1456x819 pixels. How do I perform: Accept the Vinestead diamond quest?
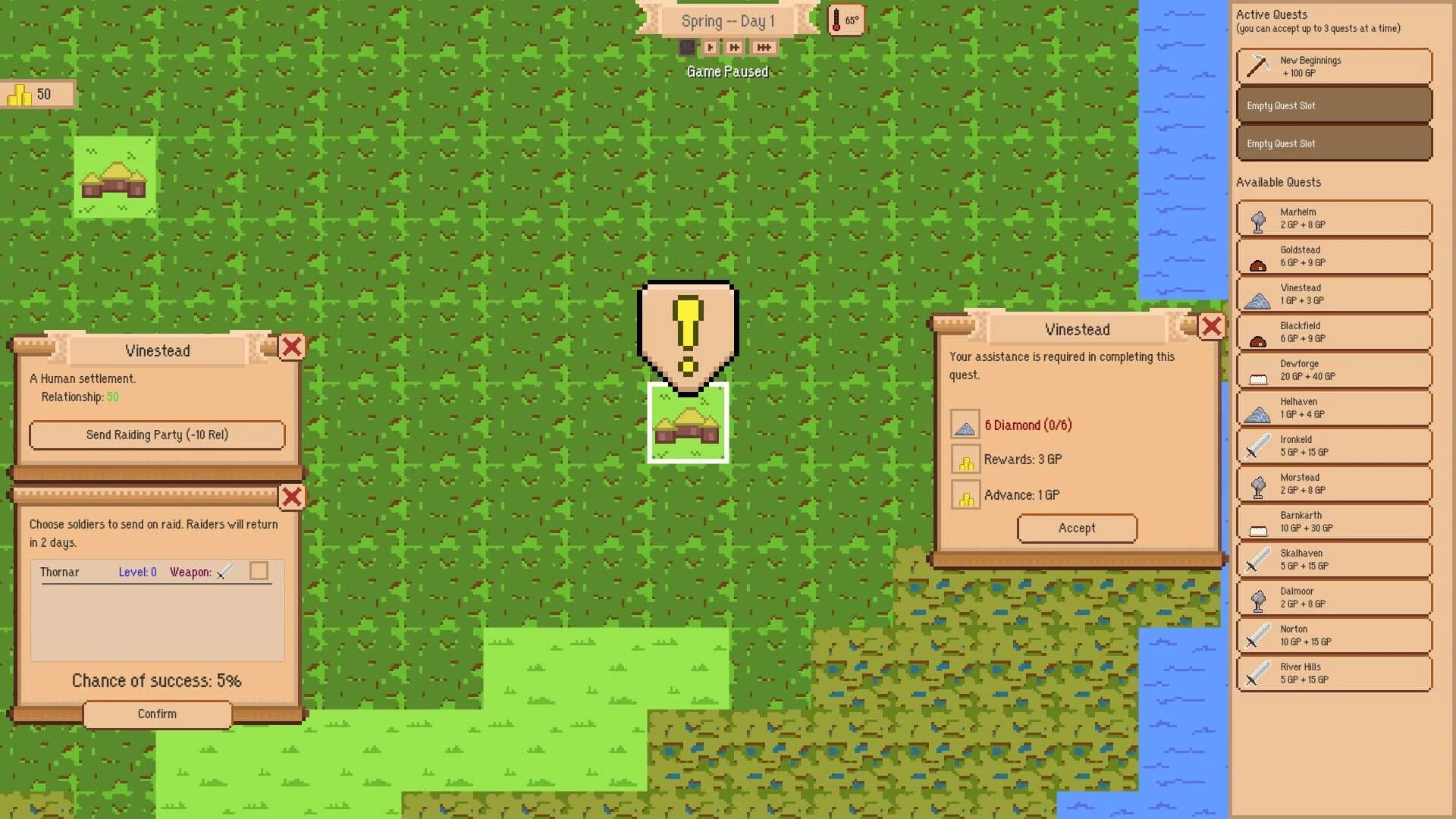tap(1077, 529)
